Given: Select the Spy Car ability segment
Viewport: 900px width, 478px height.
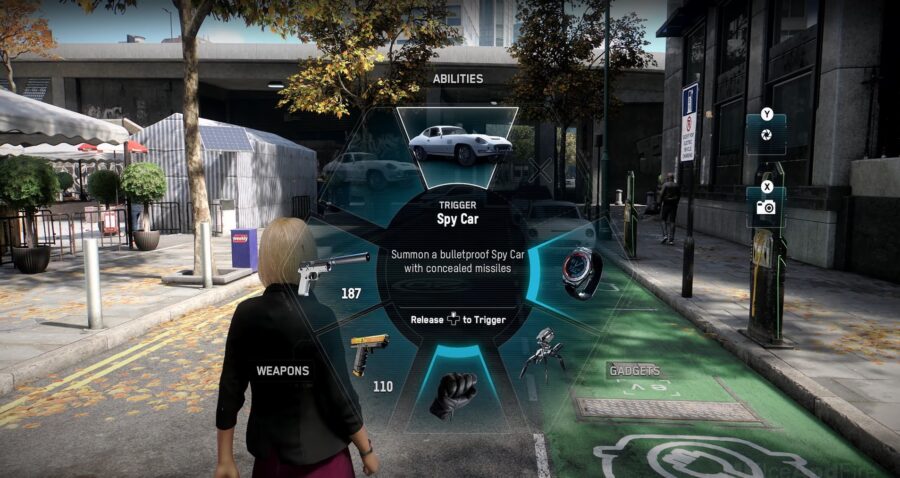Looking at the screenshot, I should (457, 144).
